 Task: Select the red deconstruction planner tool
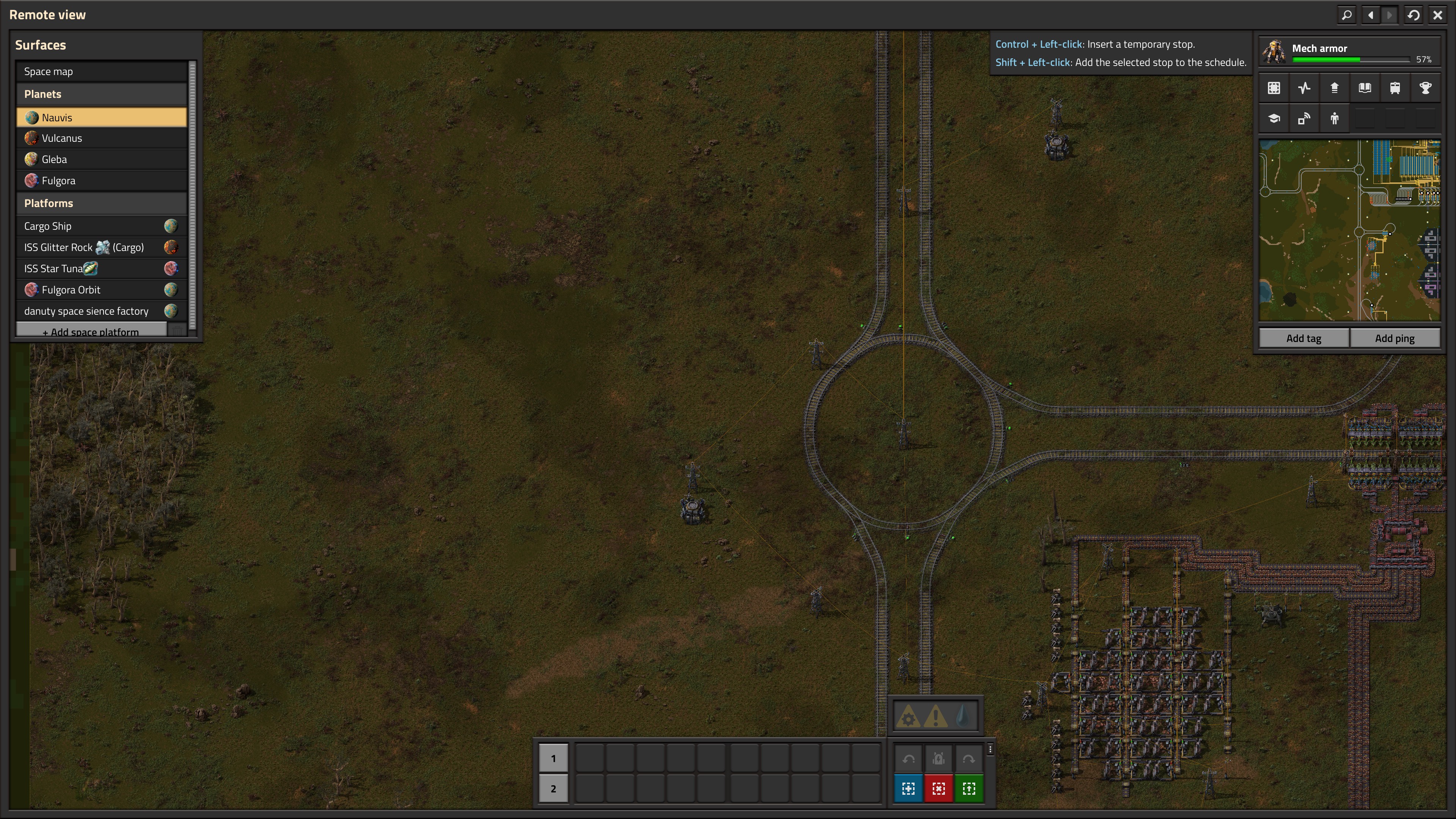[x=938, y=789]
